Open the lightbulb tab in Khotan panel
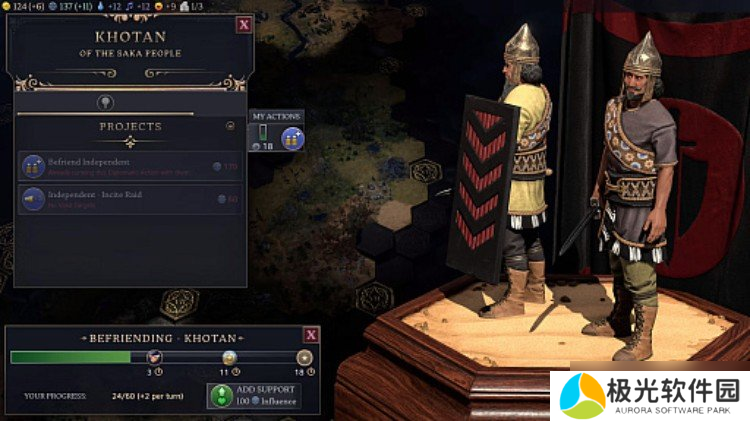Image resolution: width=750 pixels, height=421 pixels. tap(104, 102)
